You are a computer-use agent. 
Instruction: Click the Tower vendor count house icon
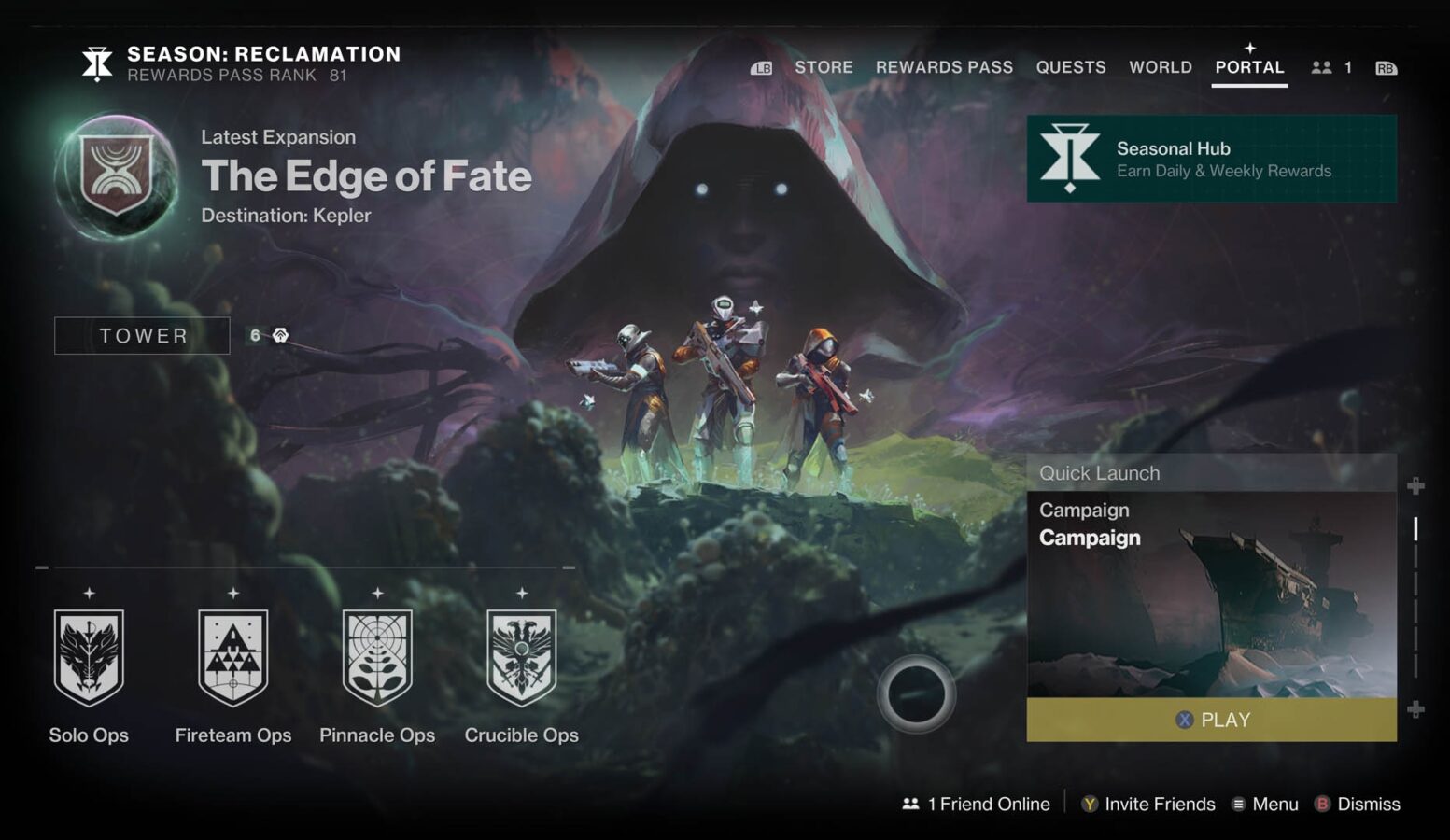pos(279,334)
